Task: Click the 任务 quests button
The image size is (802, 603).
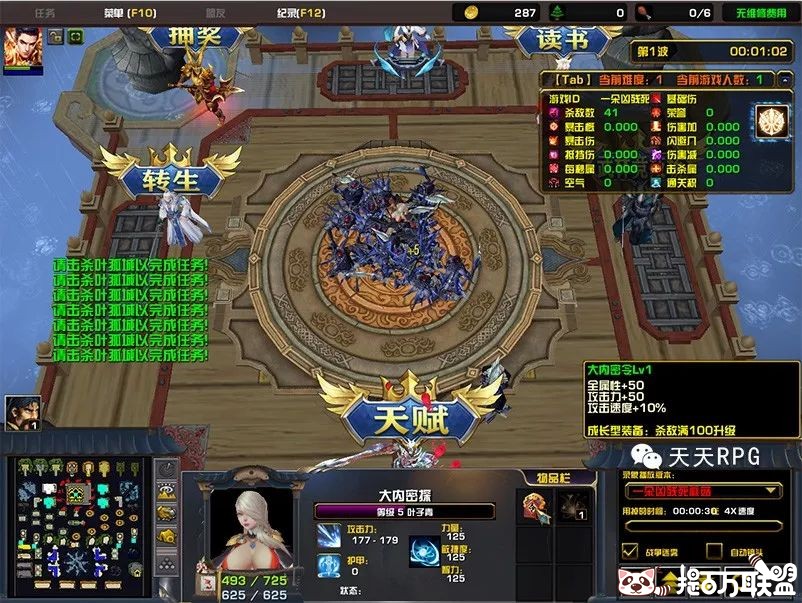Action: click(x=45, y=13)
